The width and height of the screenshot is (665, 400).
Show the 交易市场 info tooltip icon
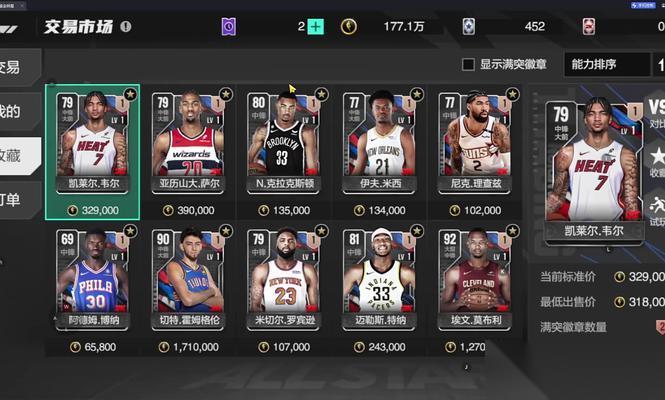click(126, 27)
